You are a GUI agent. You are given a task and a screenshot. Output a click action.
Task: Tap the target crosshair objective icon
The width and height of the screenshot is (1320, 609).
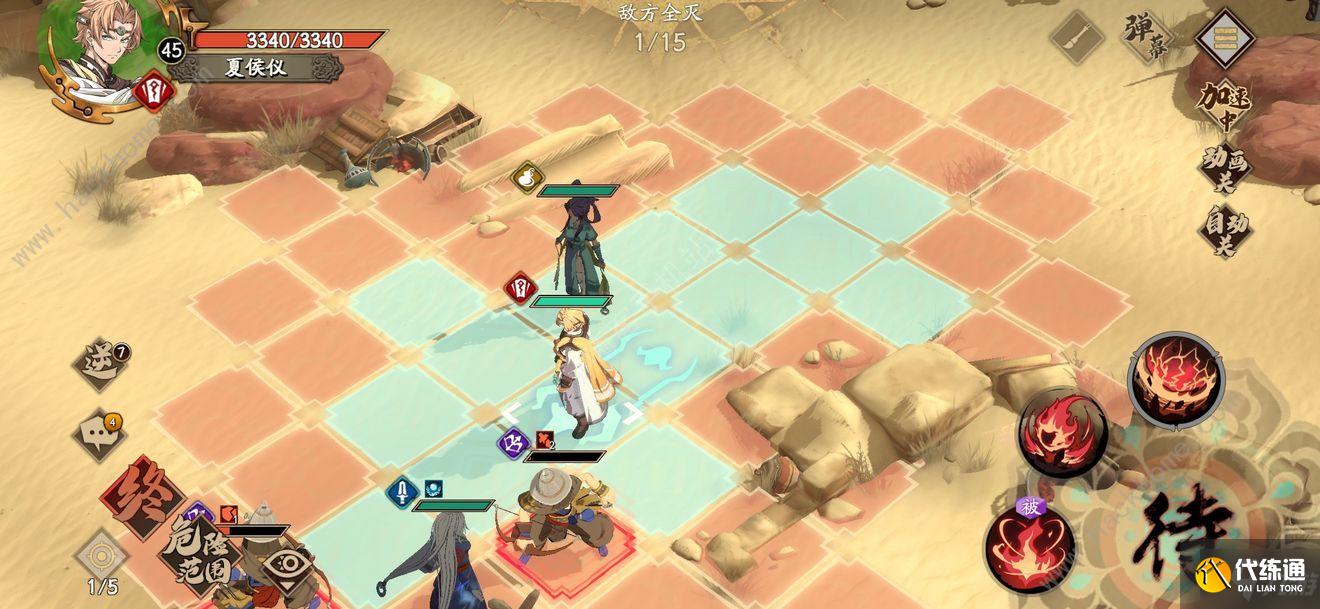pyautogui.click(x=102, y=554)
